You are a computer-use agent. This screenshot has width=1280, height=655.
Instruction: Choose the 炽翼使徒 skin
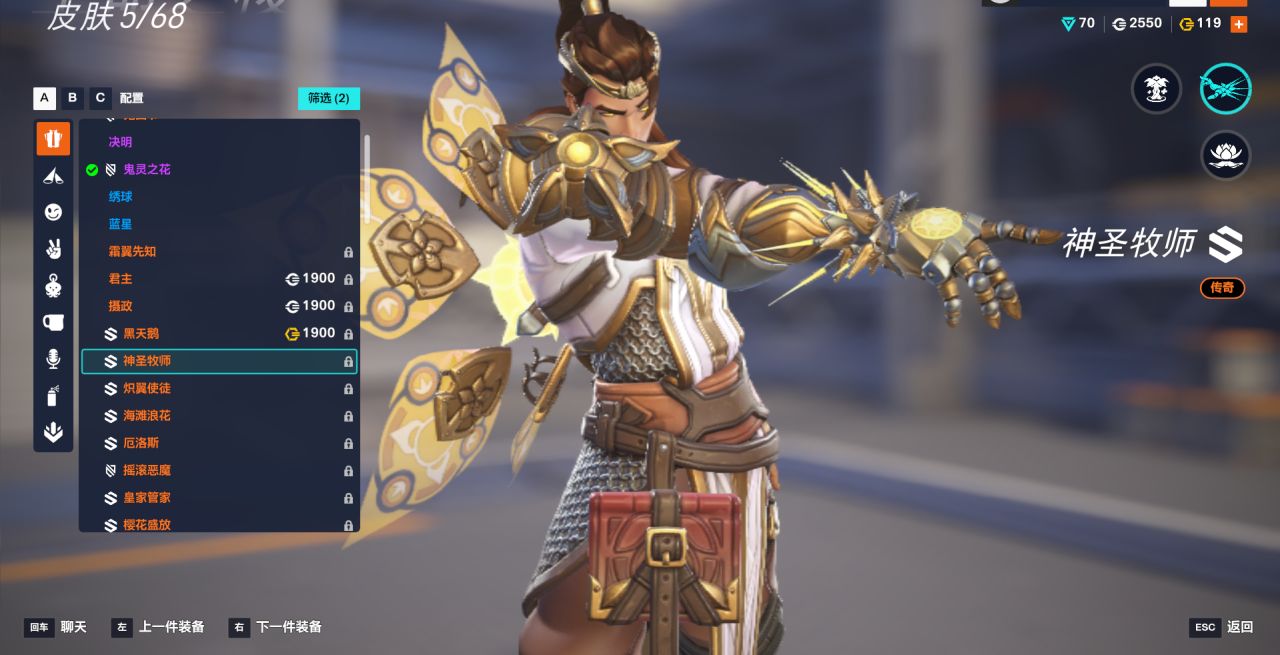[x=147, y=388]
